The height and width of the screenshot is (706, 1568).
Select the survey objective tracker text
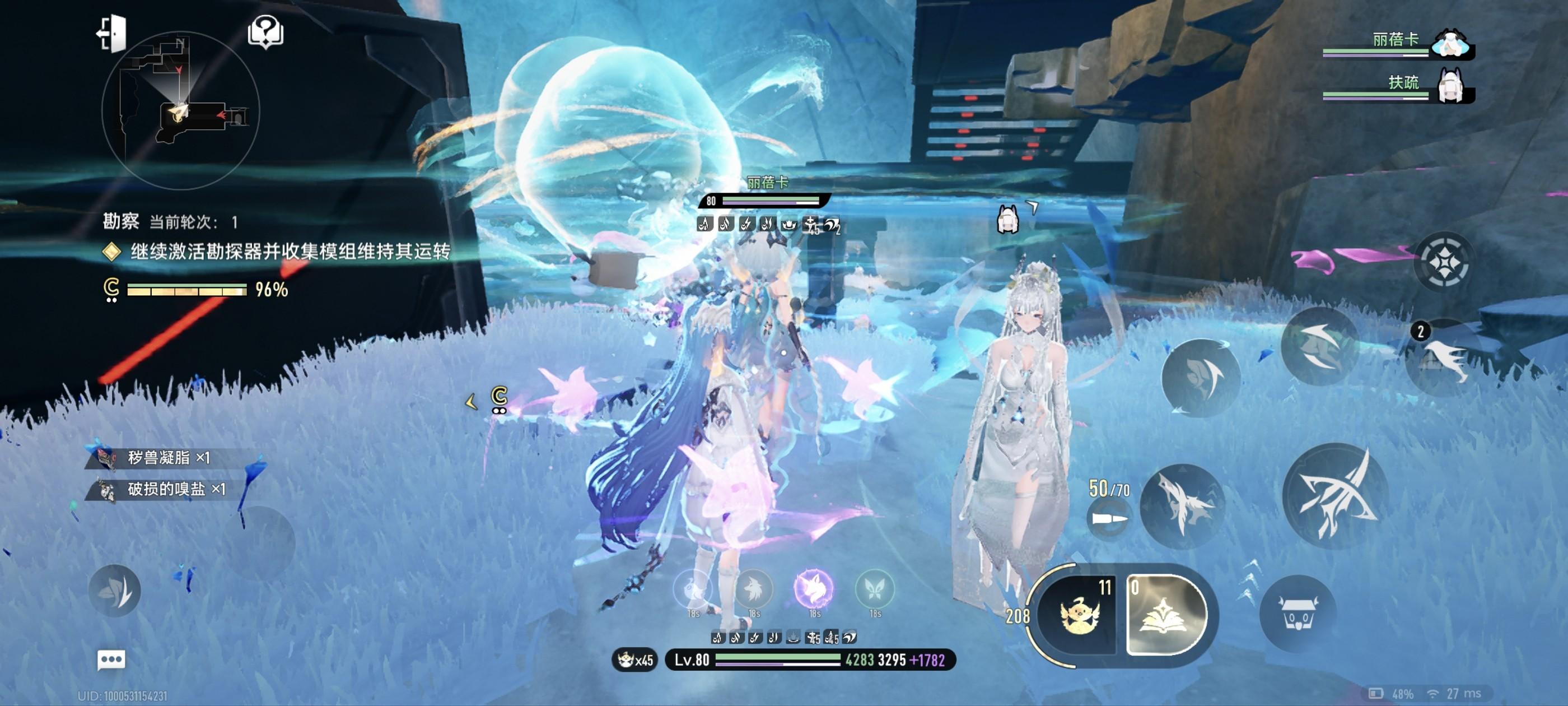coord(290,251)
